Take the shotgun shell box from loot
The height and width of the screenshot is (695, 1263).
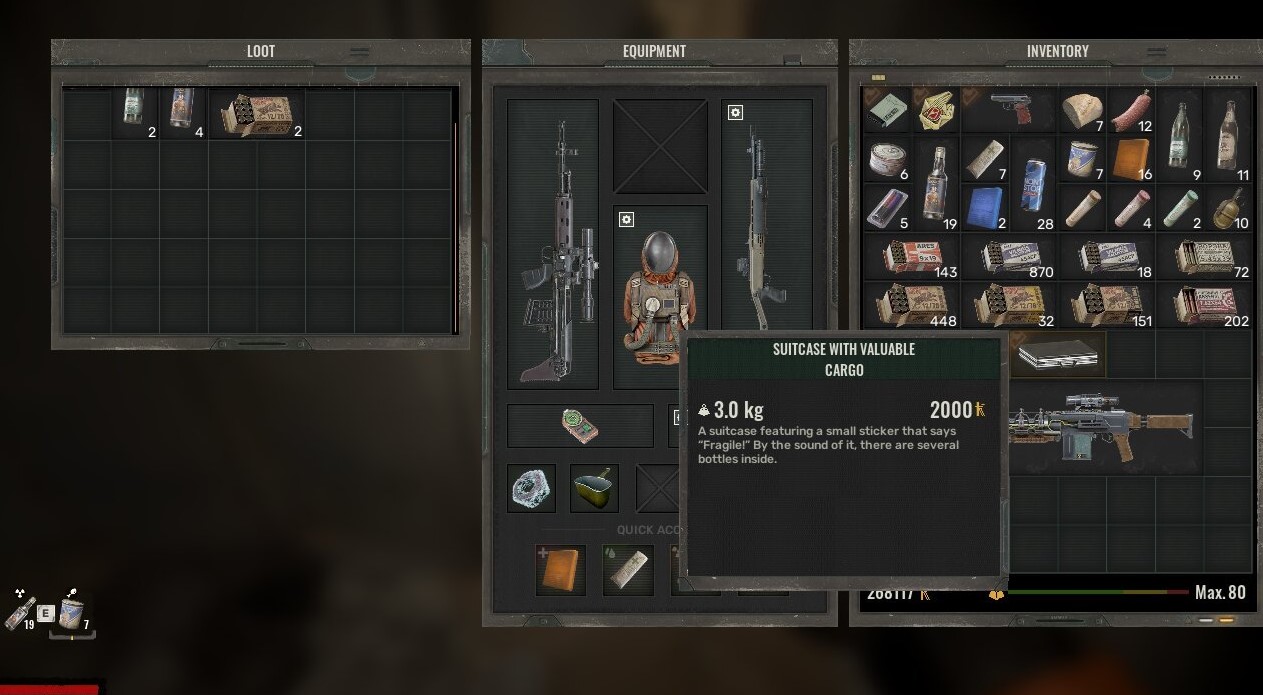[257, 113]
